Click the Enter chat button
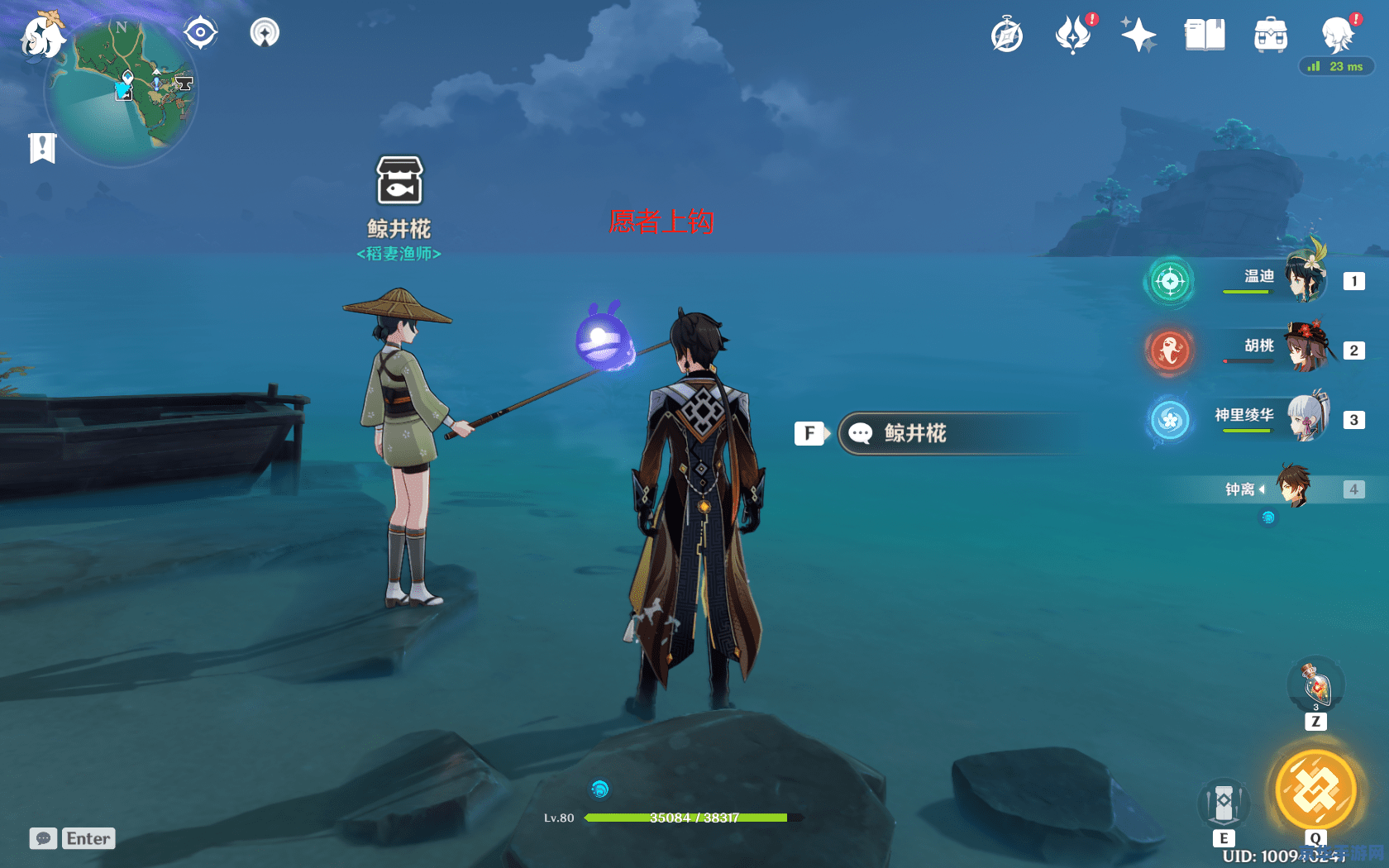1389x868 pixels. coord(88,838)
